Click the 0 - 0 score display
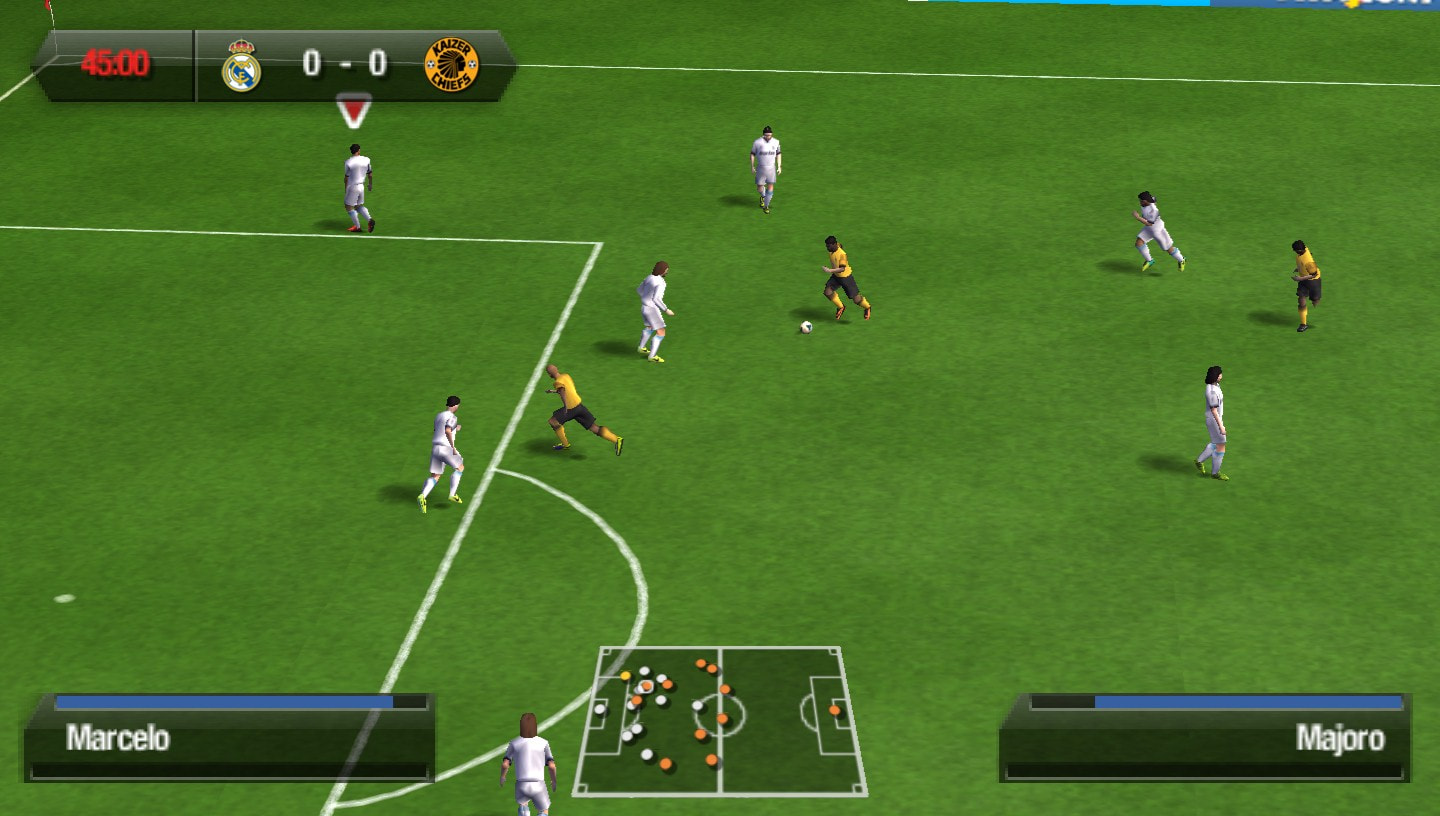The height and width of the screenshot is (816, 1440). (342, 64)
